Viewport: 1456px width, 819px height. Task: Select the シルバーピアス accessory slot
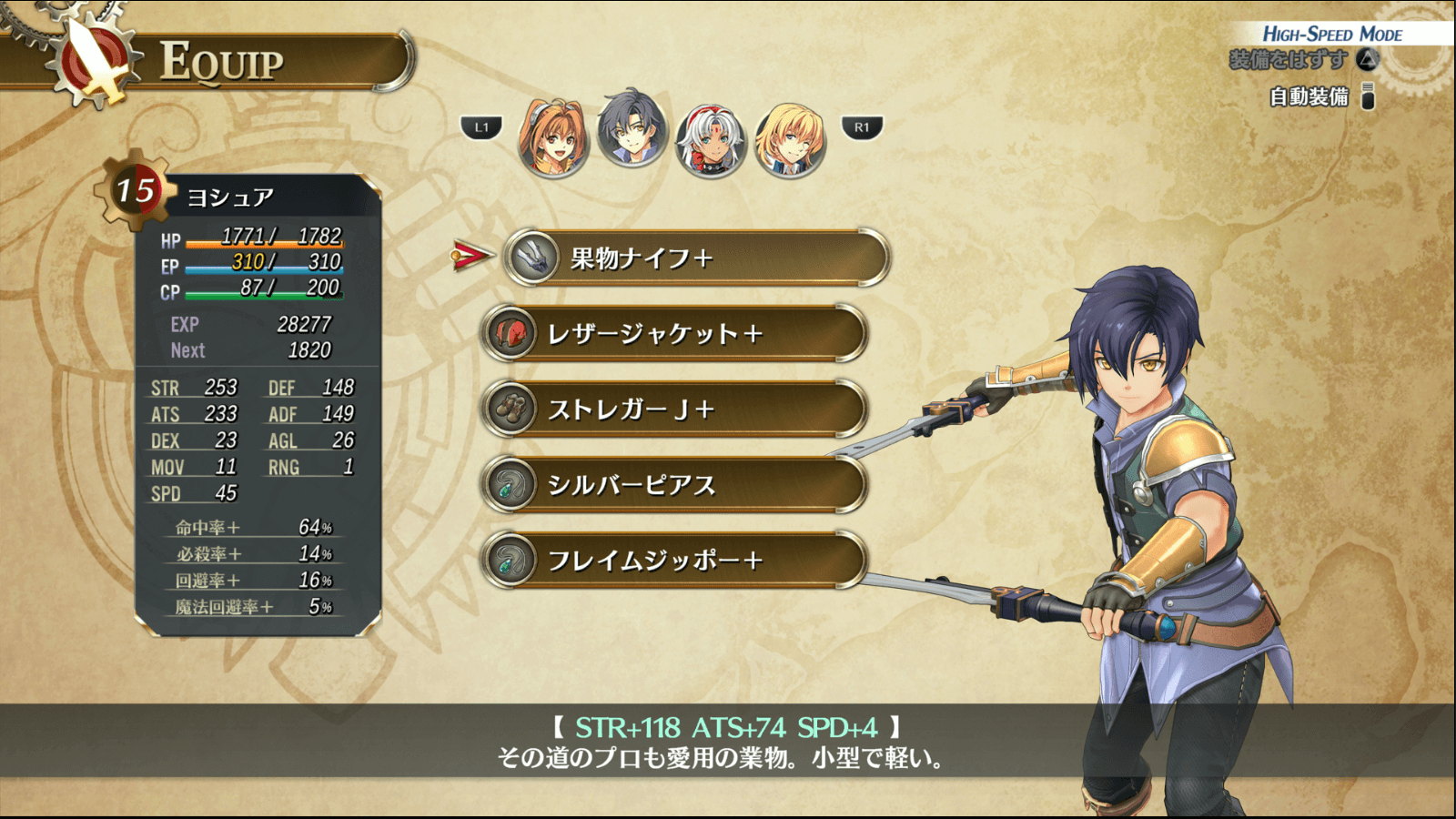674,485
